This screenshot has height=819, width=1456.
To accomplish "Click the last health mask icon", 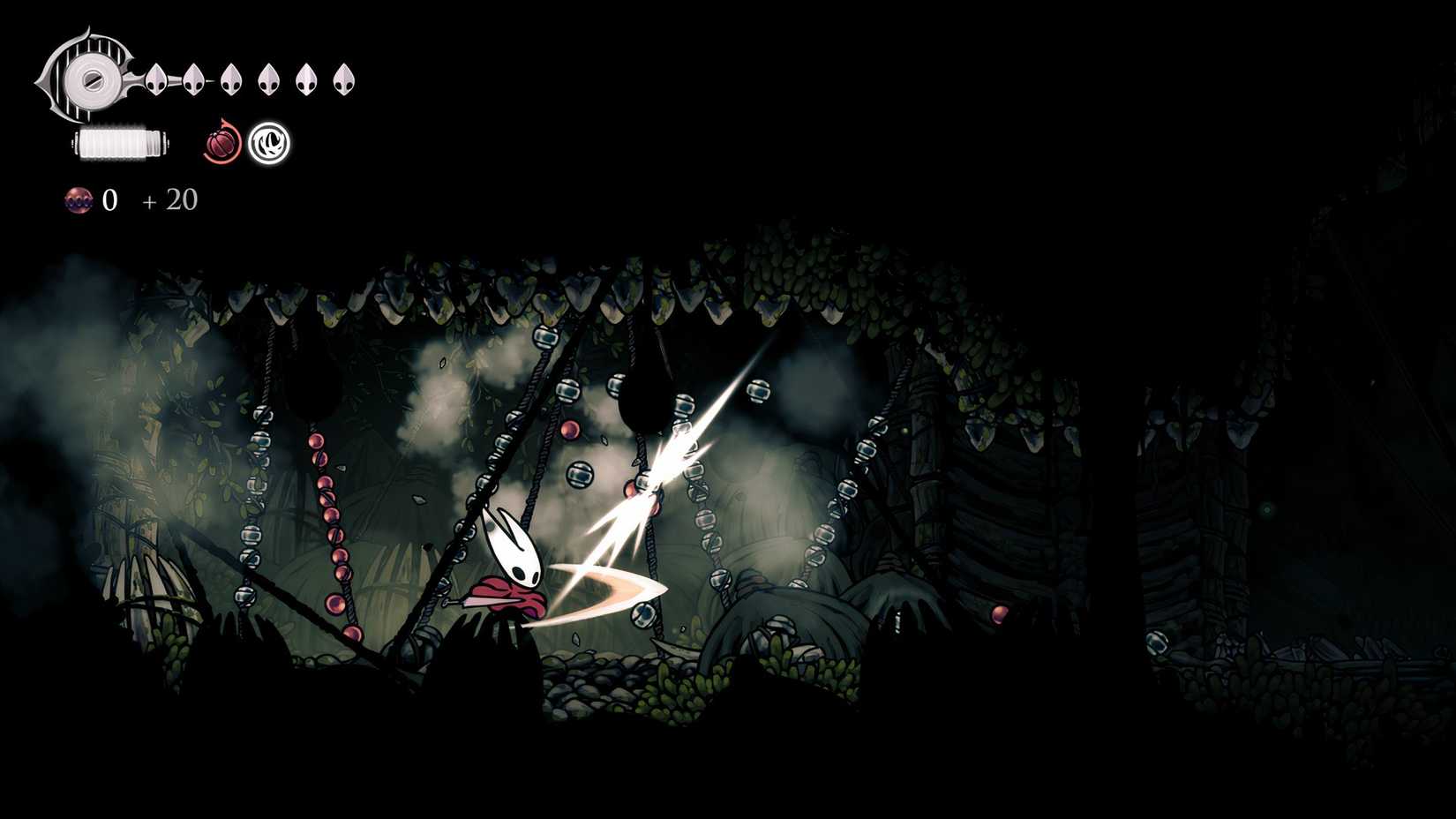I will (342, 79).
